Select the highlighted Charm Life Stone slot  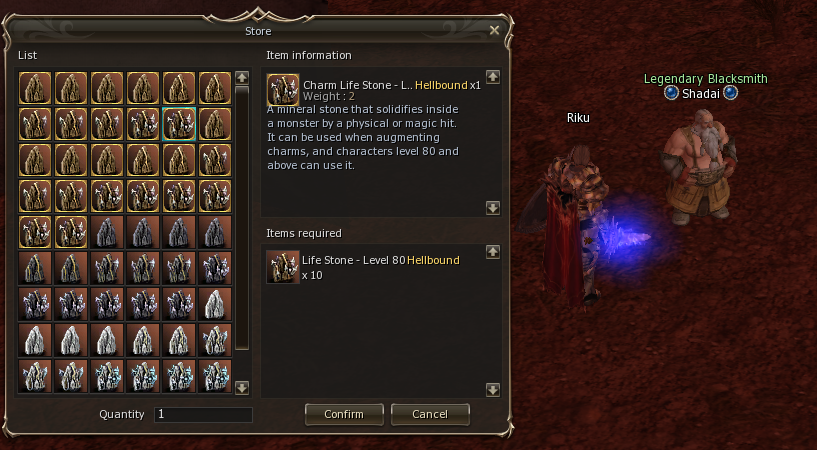coord(179,124)
